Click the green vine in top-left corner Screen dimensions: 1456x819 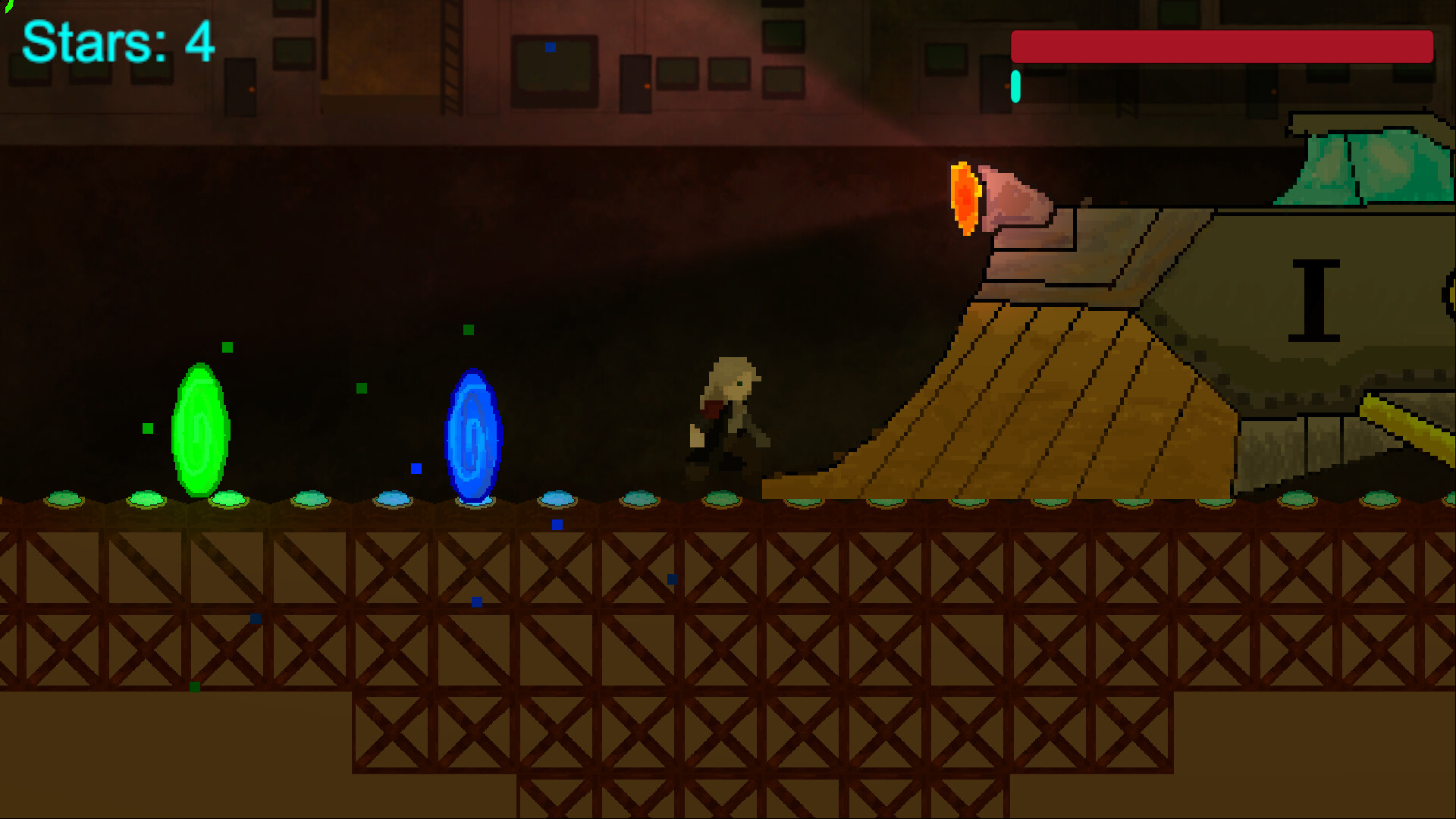pyautogui.click(x=9, y=8)
